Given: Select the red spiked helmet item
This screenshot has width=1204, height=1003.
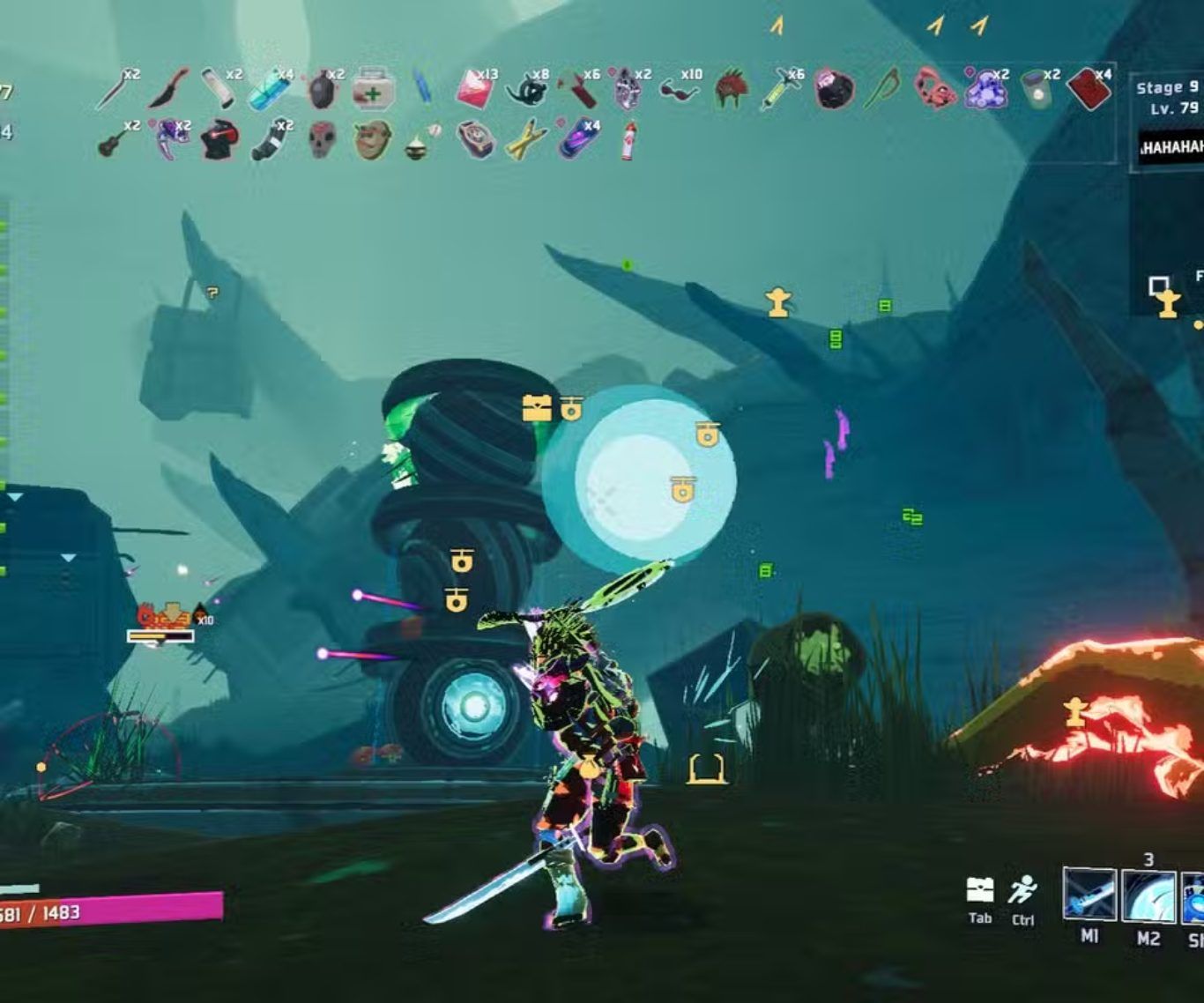Looking at the screenshot, I should 731,90.
